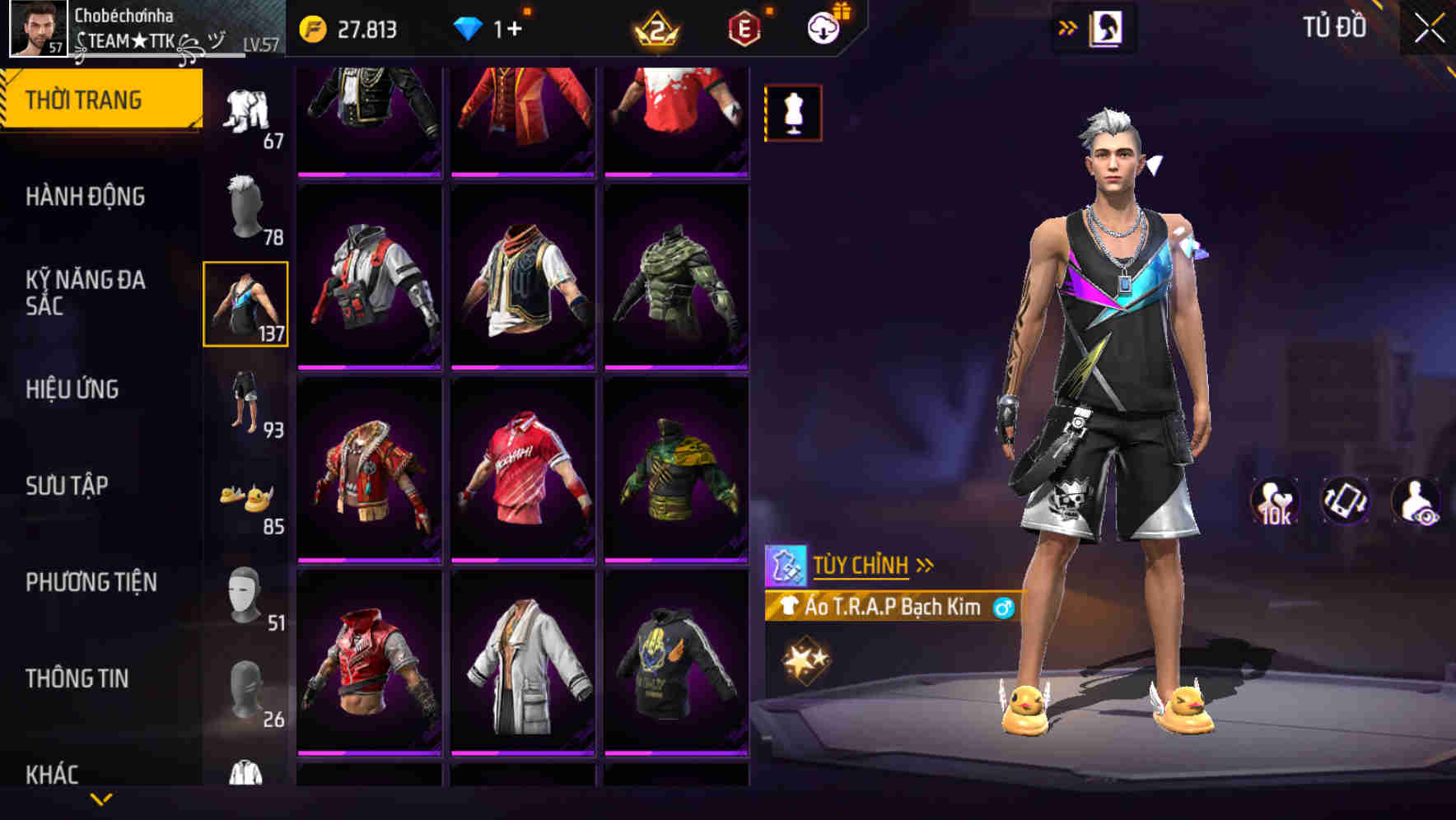This screenshot has height=820, width=1456.
Task: Expand more categories with bottom chevron
Action: [102, 800]
